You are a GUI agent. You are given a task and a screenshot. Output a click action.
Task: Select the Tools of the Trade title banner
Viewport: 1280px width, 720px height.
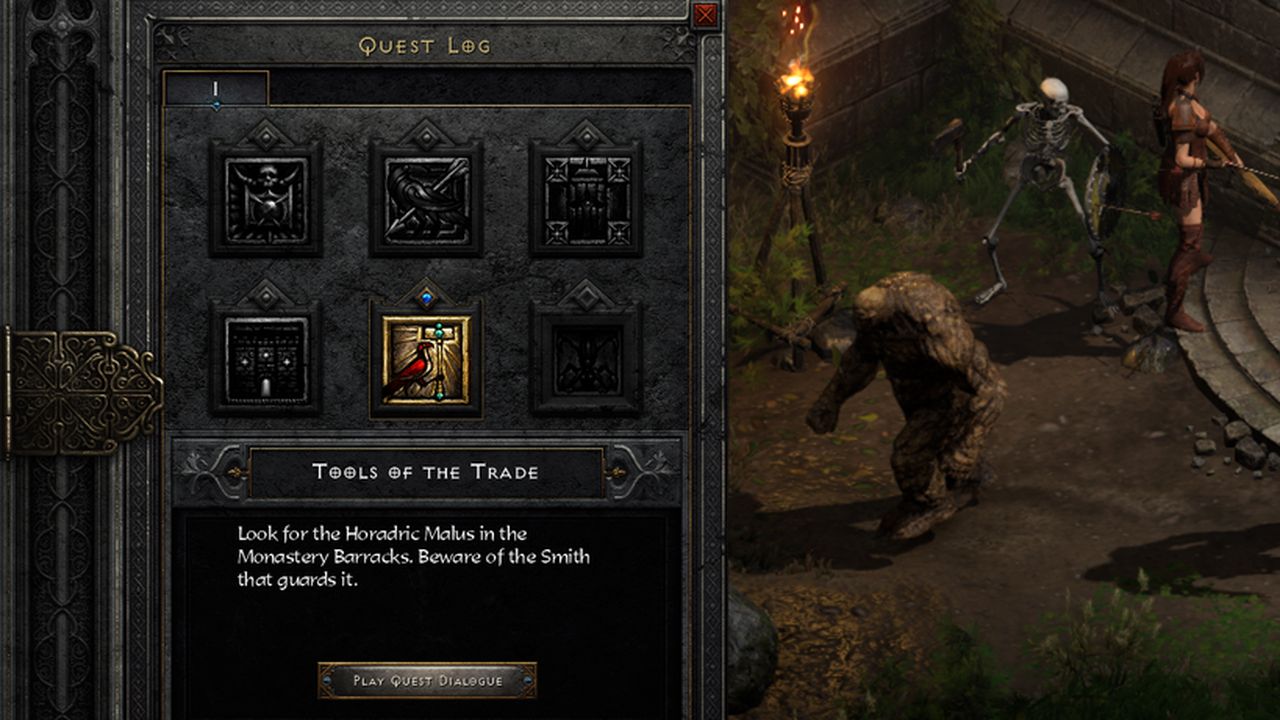[425, 471]
